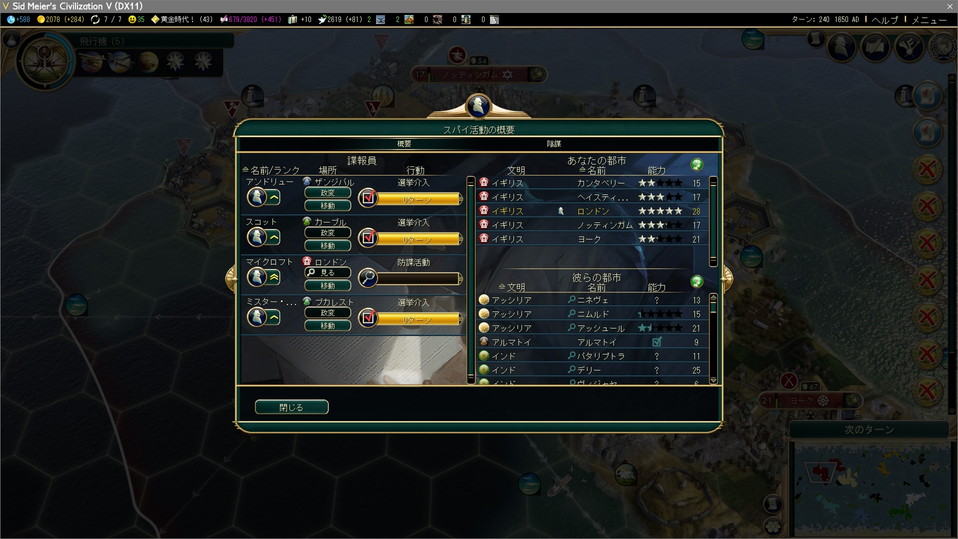
Task: Move the spy stationed in ブカレスト
Action: [328, 326]
